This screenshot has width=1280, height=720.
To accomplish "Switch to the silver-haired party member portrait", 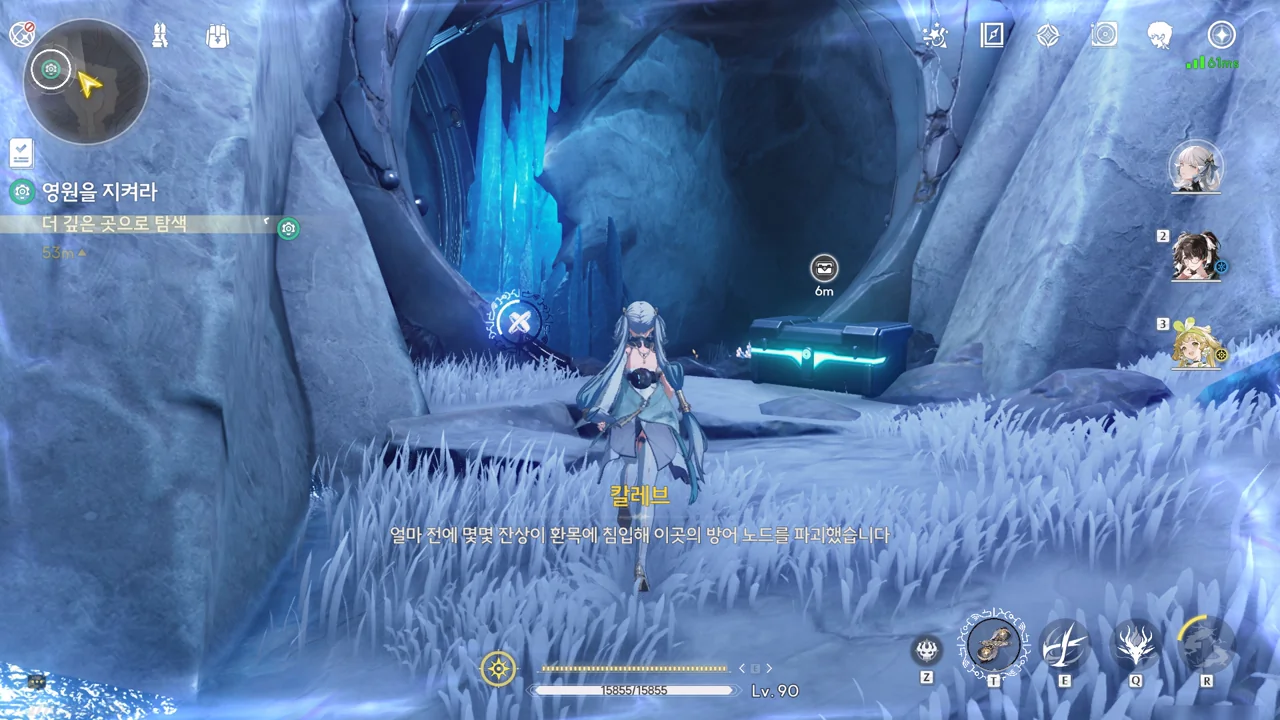I will click(x=1196, y=166).
